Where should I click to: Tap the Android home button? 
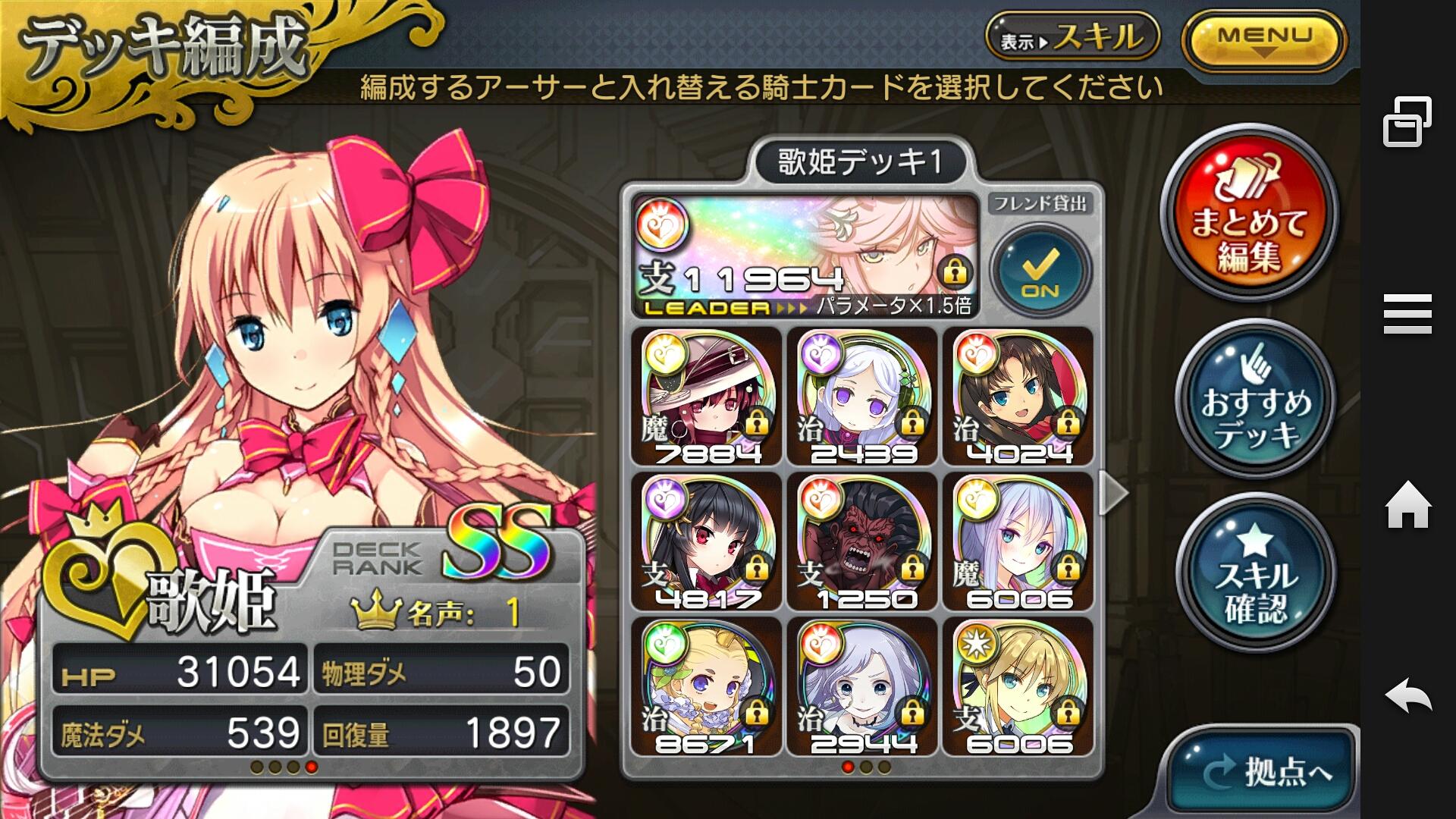(x=1407, y=506)
